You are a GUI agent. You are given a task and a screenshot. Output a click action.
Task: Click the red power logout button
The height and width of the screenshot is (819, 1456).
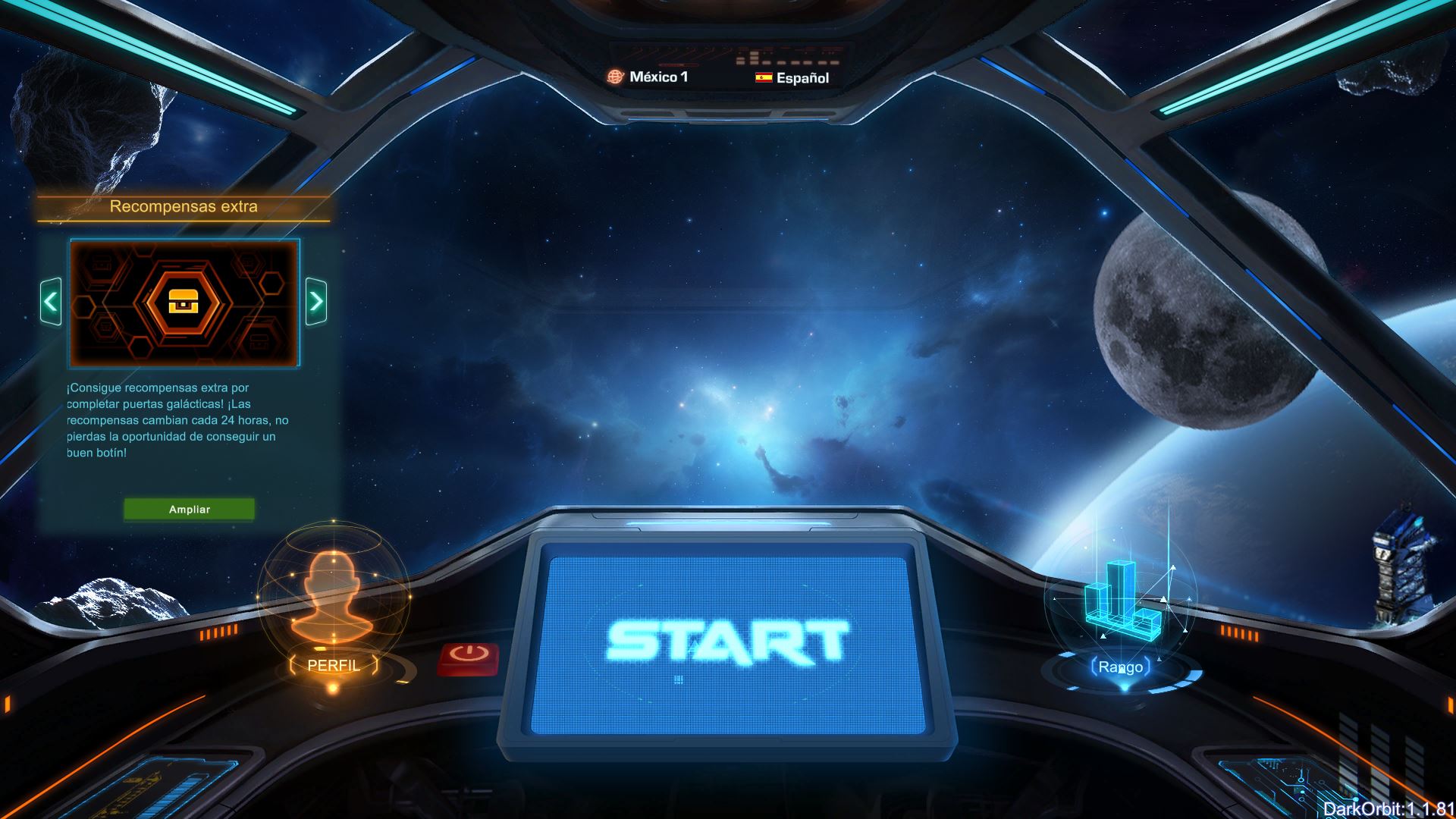(x=468, y=657)
